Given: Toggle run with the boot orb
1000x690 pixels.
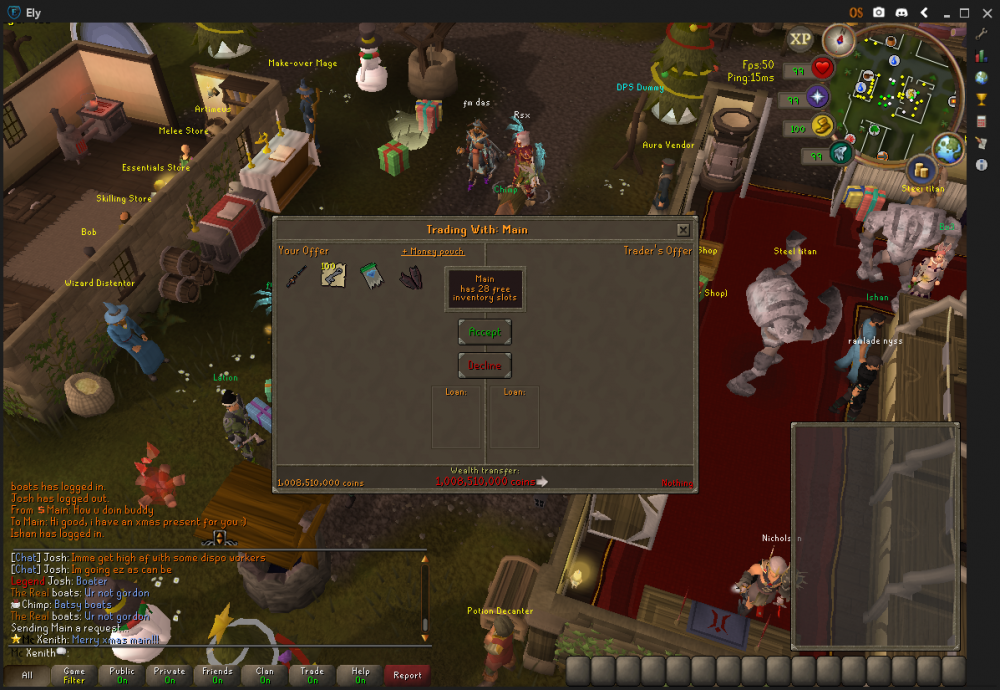Looking at the screenshot, I should click(840, 154).
